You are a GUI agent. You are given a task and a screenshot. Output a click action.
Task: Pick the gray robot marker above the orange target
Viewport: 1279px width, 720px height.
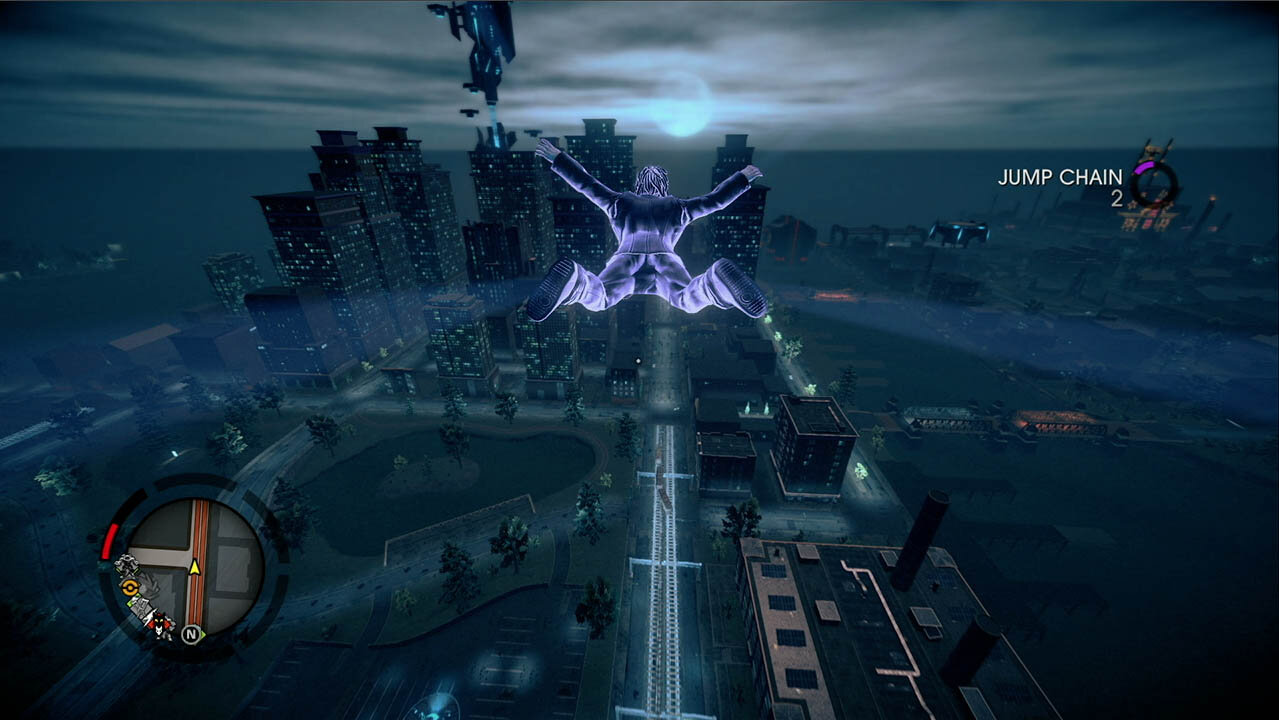pyautogui.click(x=126, y=566)
